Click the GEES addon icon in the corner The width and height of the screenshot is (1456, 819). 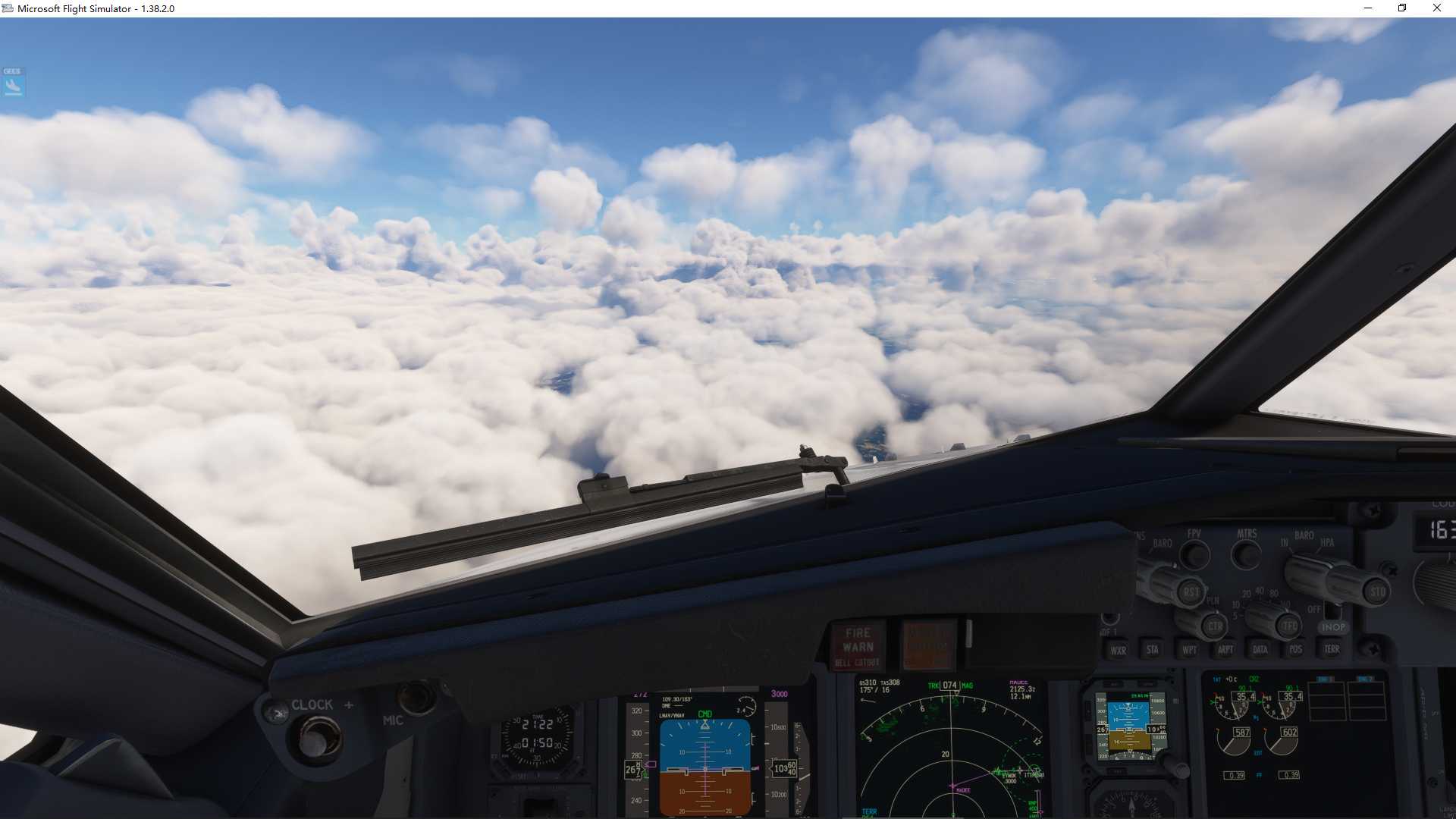(14, 82)
